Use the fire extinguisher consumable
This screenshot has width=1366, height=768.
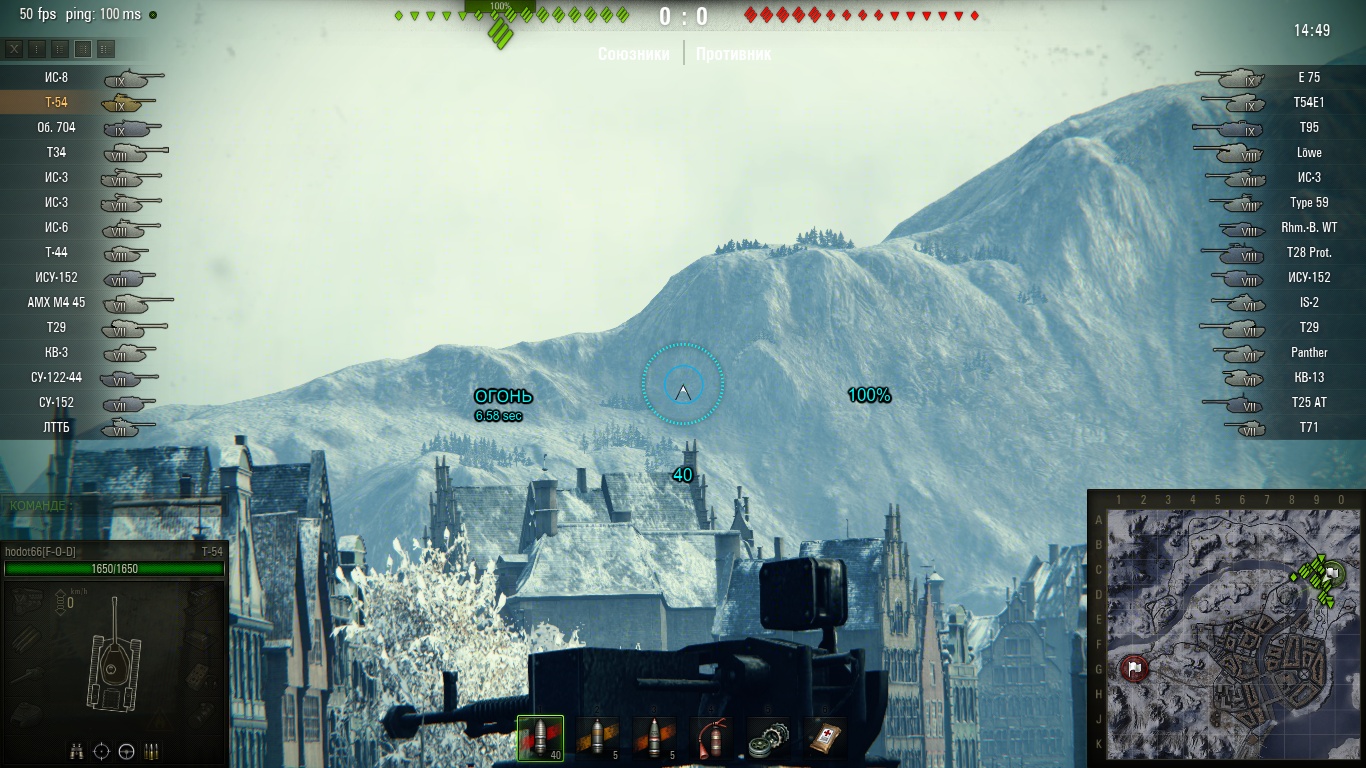[711, 738]
